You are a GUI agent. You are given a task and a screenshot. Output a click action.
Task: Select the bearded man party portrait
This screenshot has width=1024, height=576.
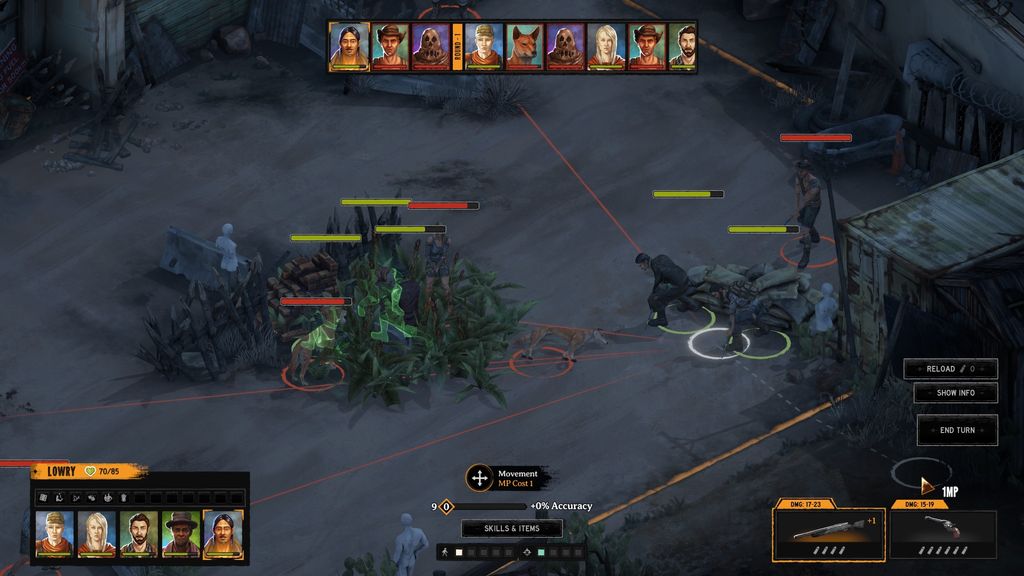coord(139,534)
